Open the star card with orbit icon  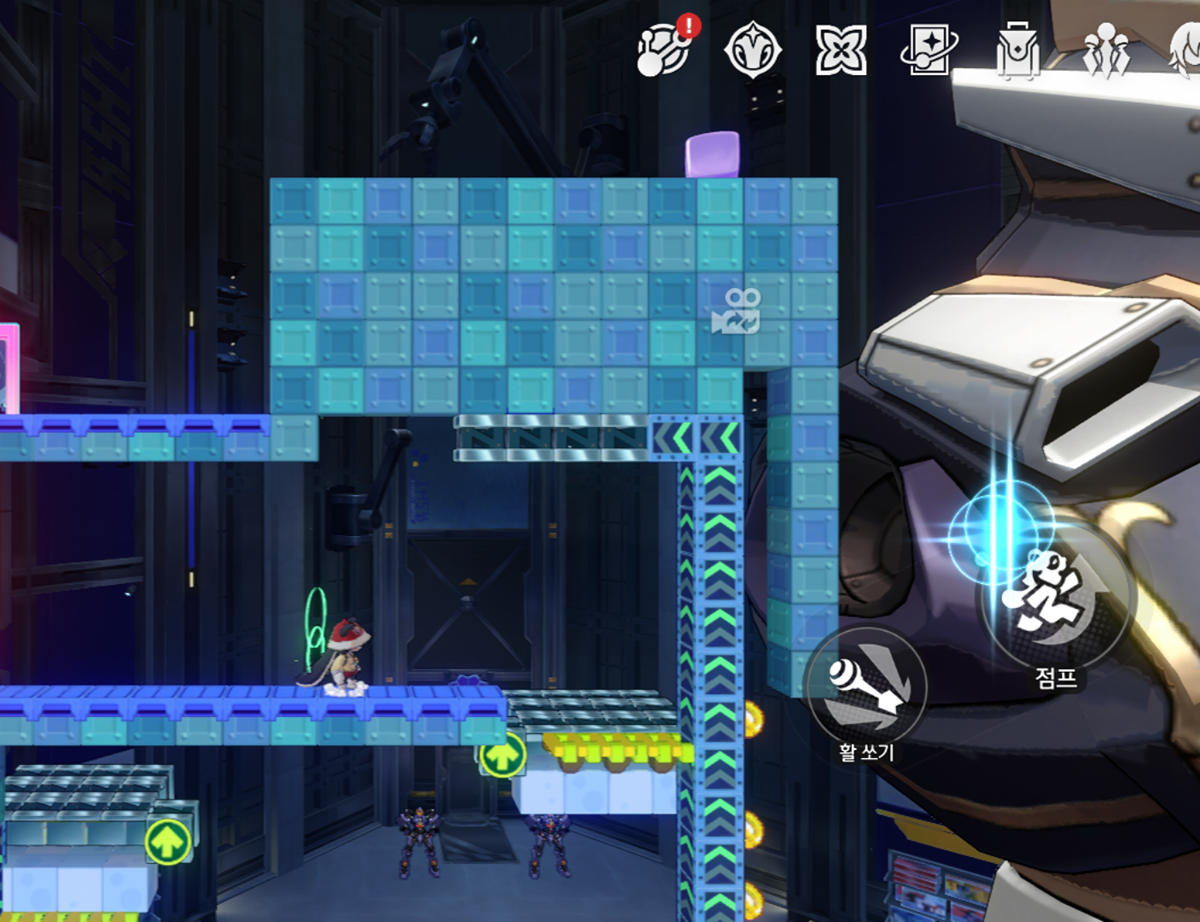pos(926,50)
